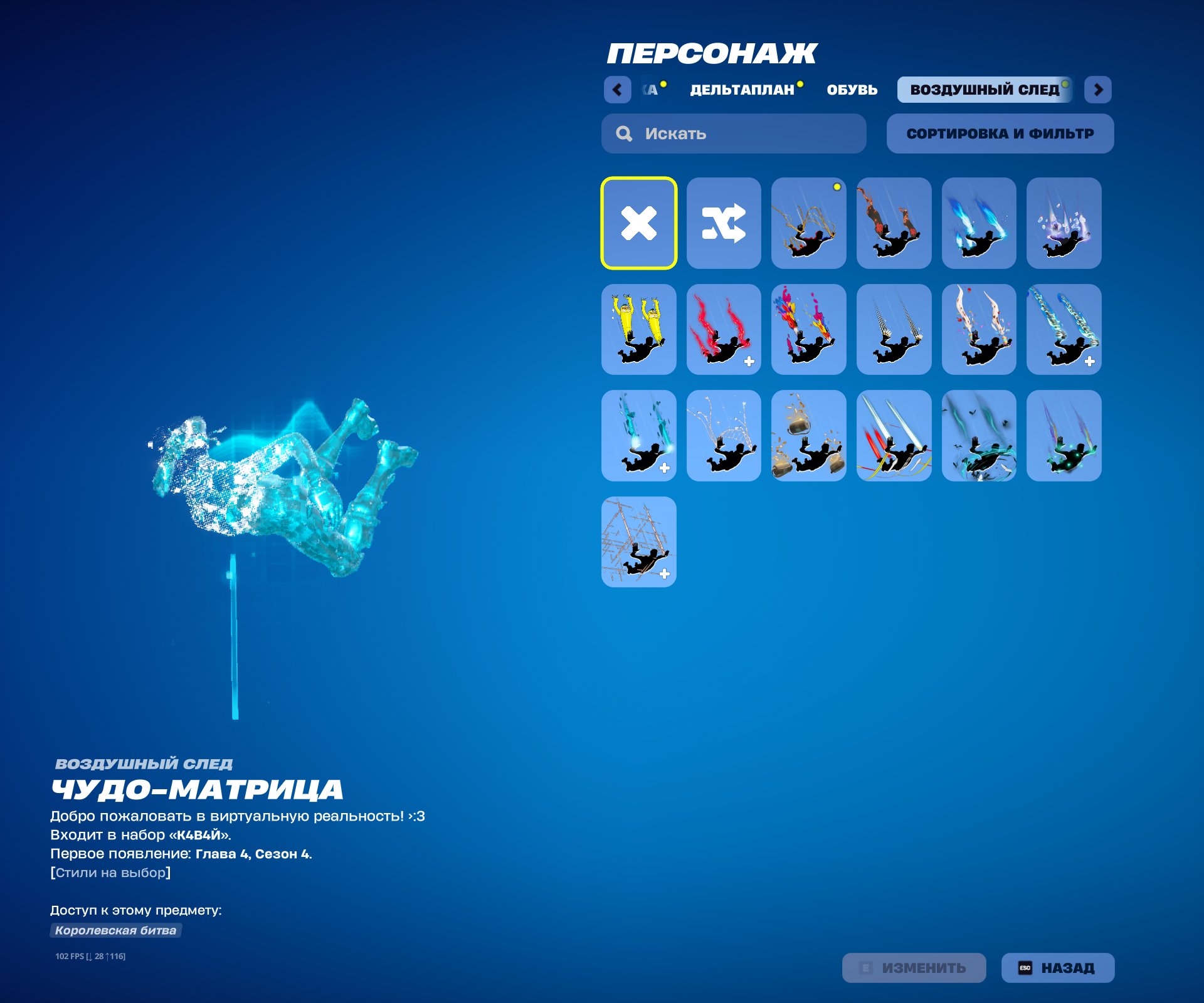Switch to the ОБУВЬ tab
The height and width of the screenshot is (1003, 1204).
click(852, 90)
